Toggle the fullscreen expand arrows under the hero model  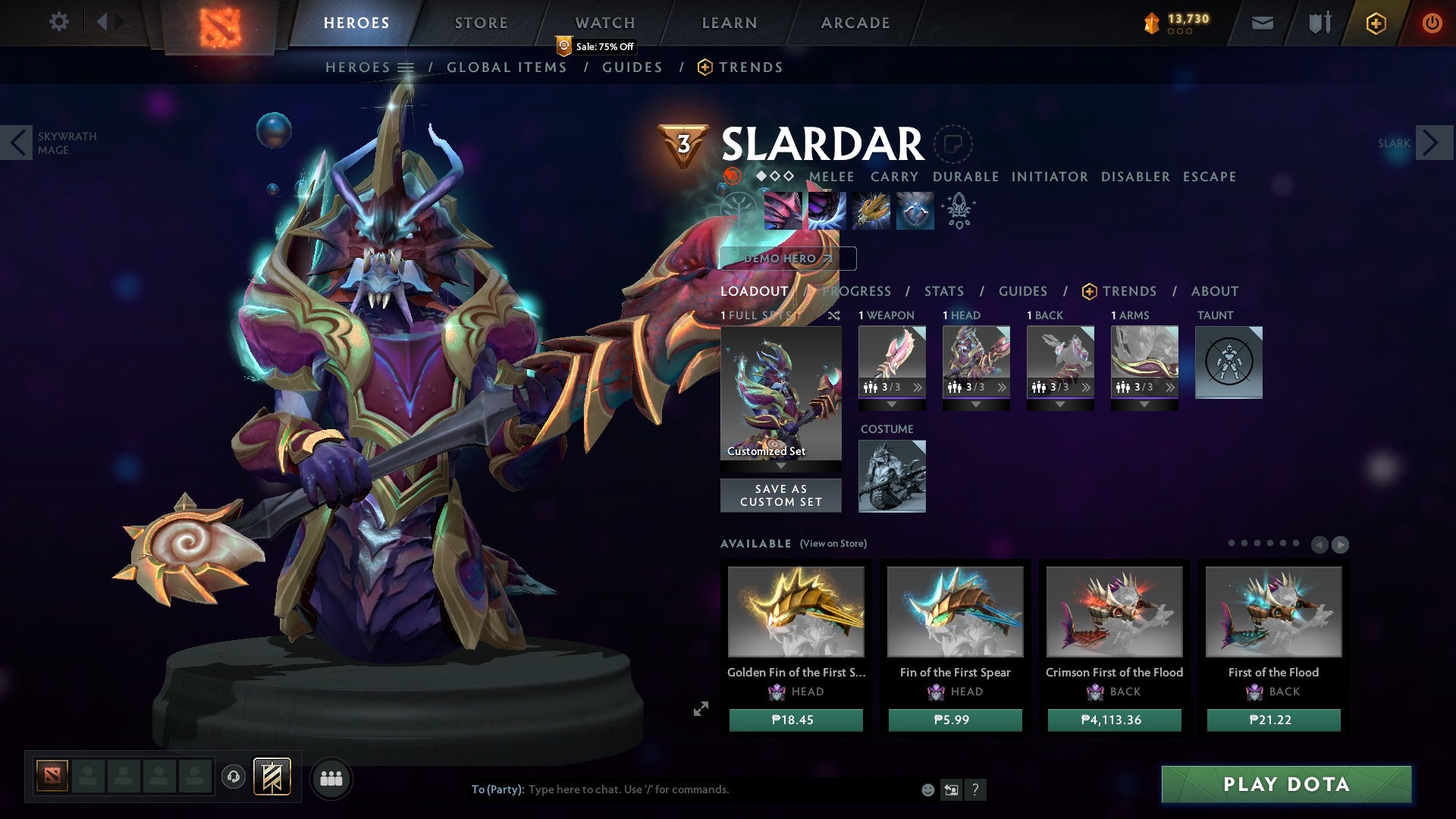(x=701, y=709)
